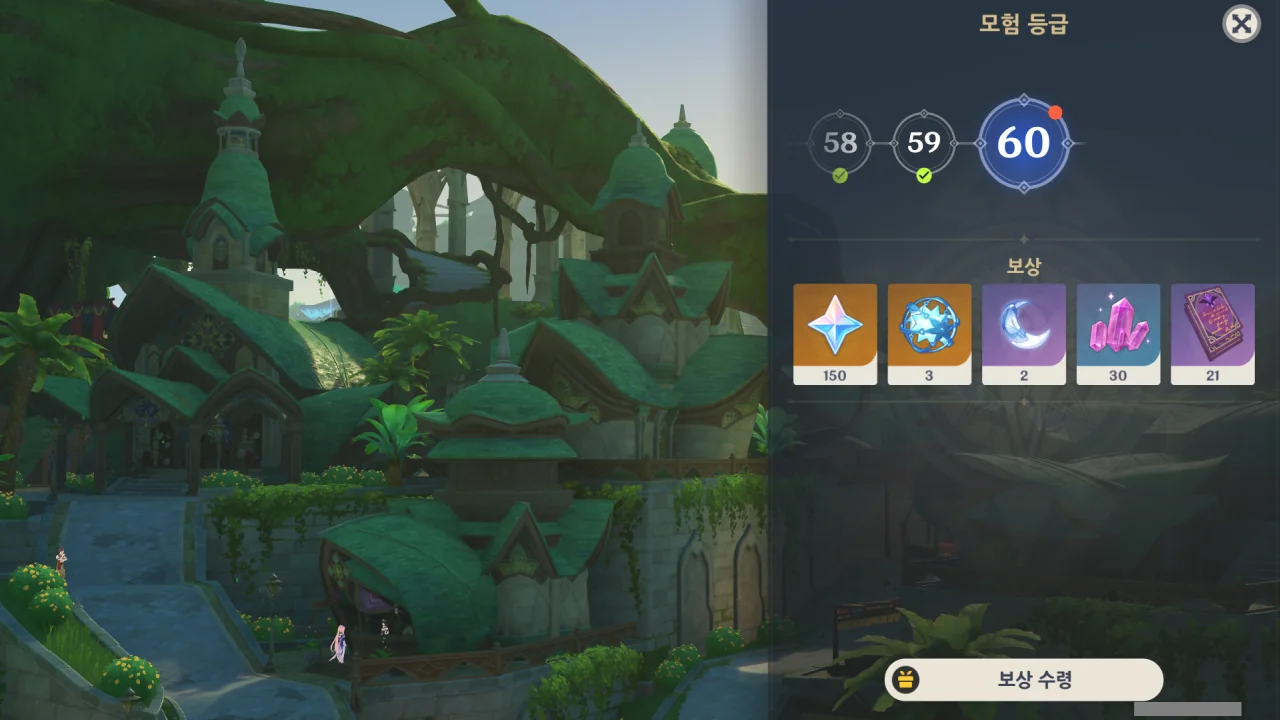Screen dimensions: 1280x720
Task: Claim rewards with the 보상 수령 button
Action: [x=1024, y=680]
